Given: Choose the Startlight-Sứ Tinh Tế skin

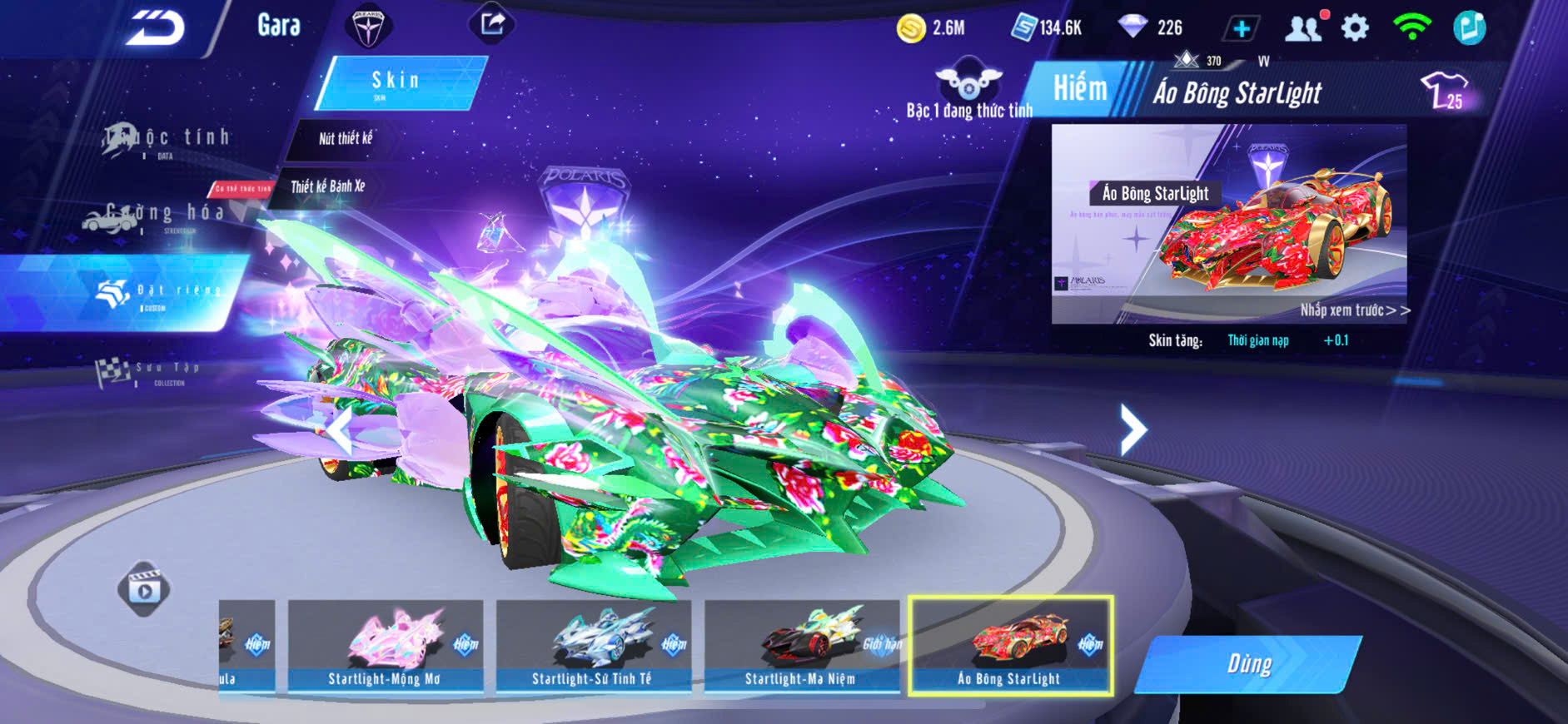Looking at the screenshot, I should click(x=593, y=646).
